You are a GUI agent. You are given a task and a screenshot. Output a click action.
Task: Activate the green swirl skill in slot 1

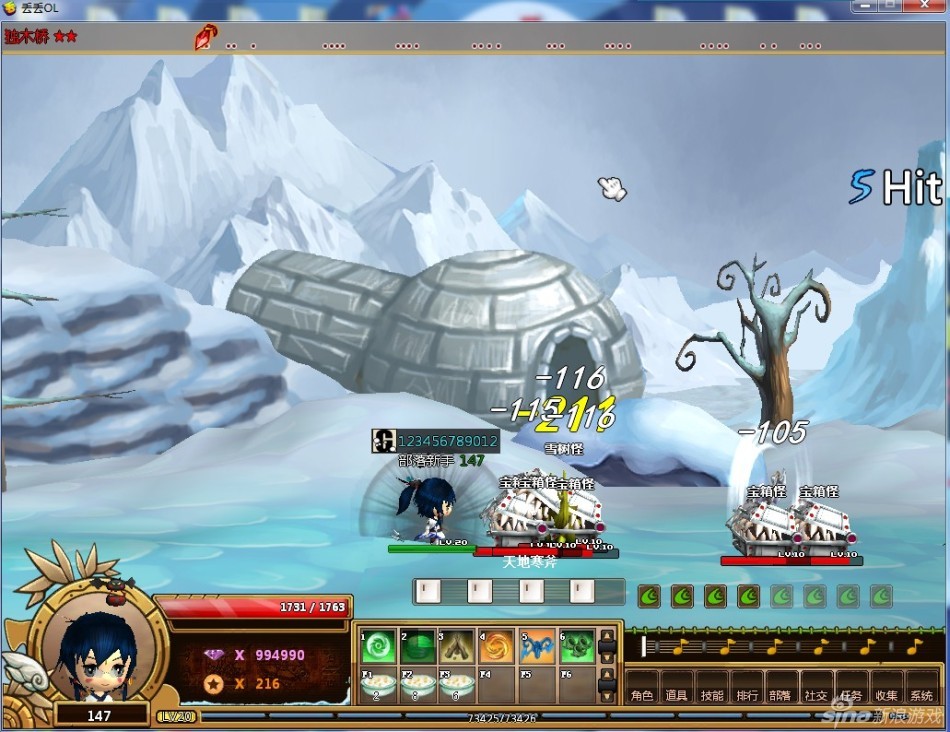379,647
